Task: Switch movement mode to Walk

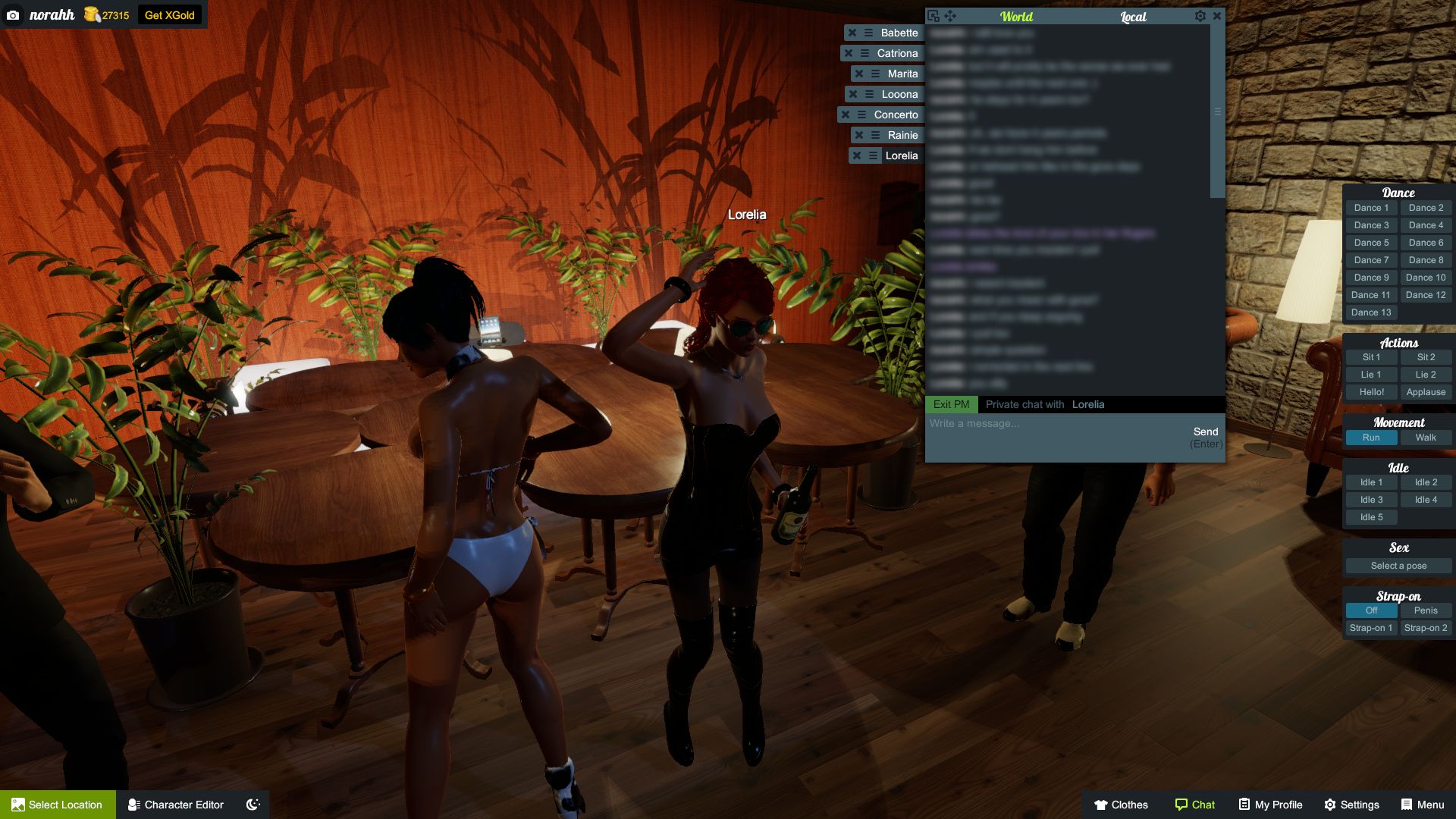Action: (x=1425, y=438)
